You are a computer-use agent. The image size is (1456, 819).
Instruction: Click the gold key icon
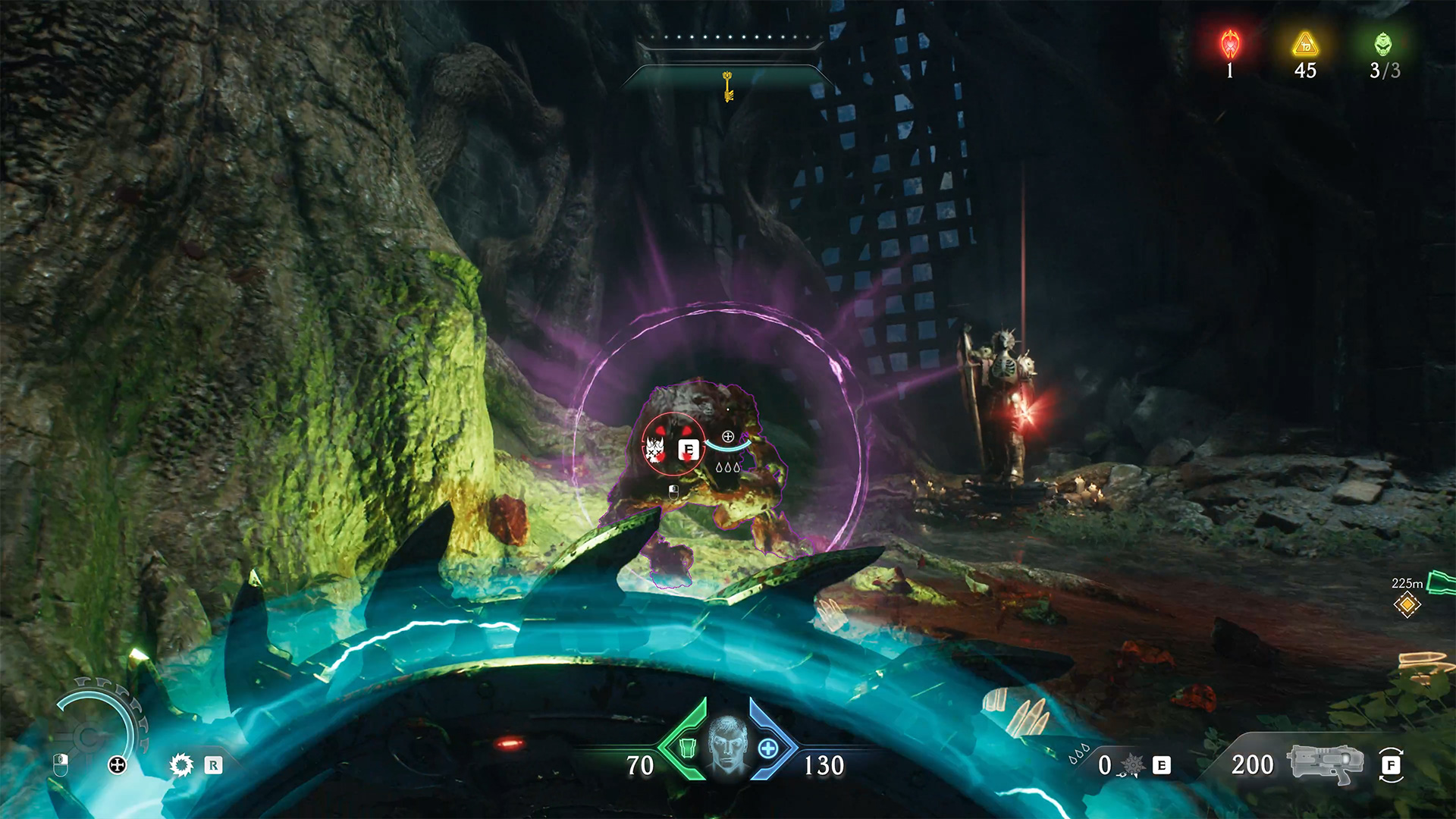point(728,86)
